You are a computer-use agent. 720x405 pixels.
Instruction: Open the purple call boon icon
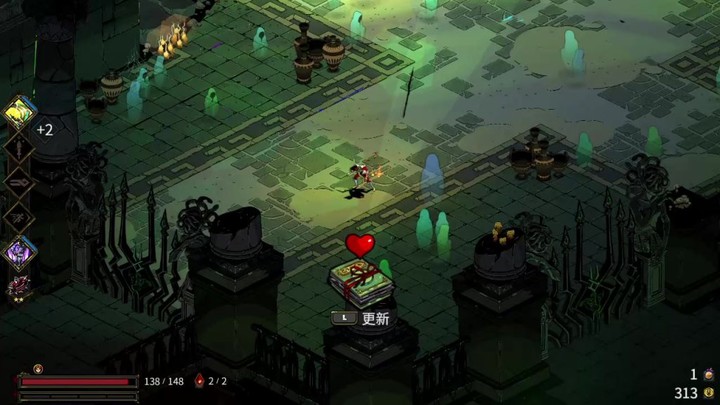pyautogui.click(x=20, y=251)
